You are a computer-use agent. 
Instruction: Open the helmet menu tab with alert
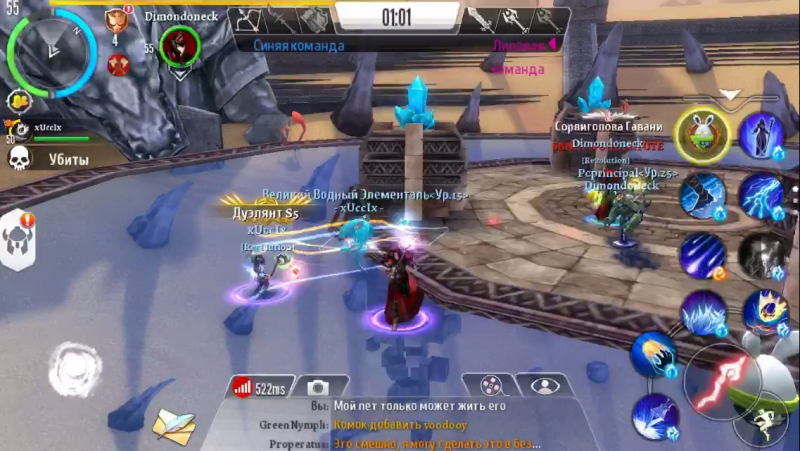tap(18, 240)
